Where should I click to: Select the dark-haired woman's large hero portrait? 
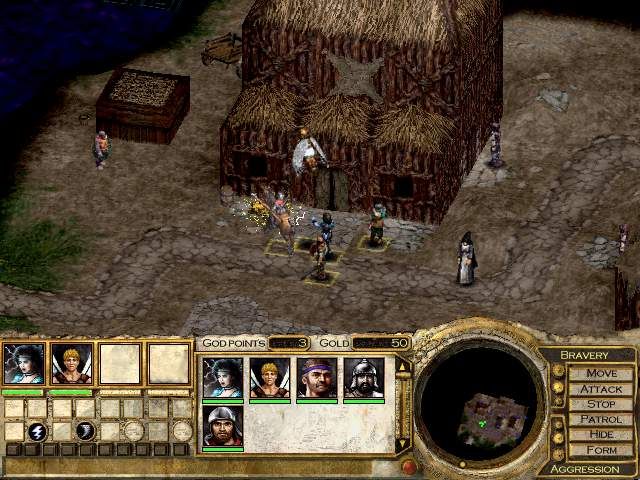tap(24, 364)
